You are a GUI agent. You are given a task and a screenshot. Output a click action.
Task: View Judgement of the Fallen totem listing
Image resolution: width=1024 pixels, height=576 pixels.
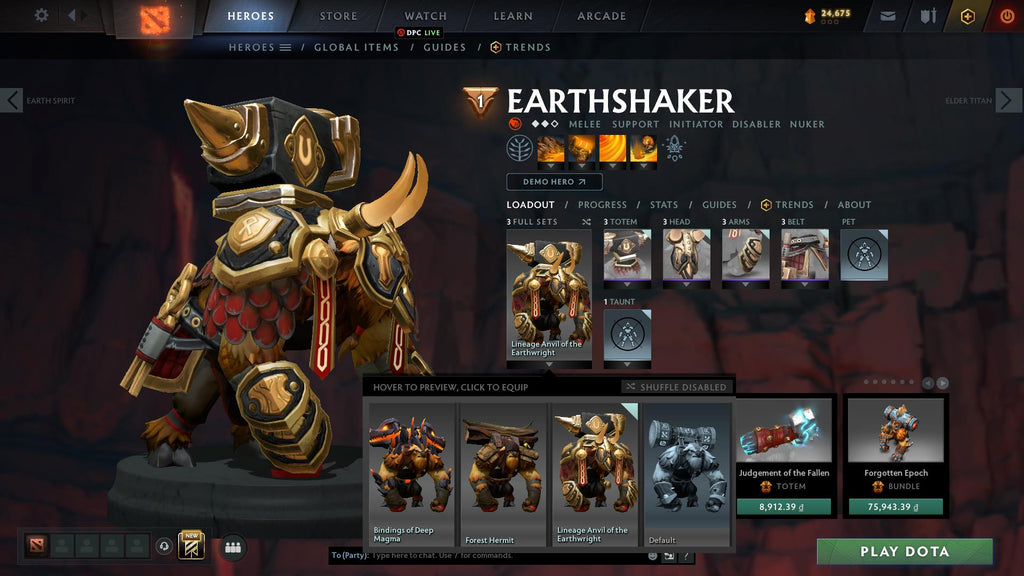click(784, 456)
